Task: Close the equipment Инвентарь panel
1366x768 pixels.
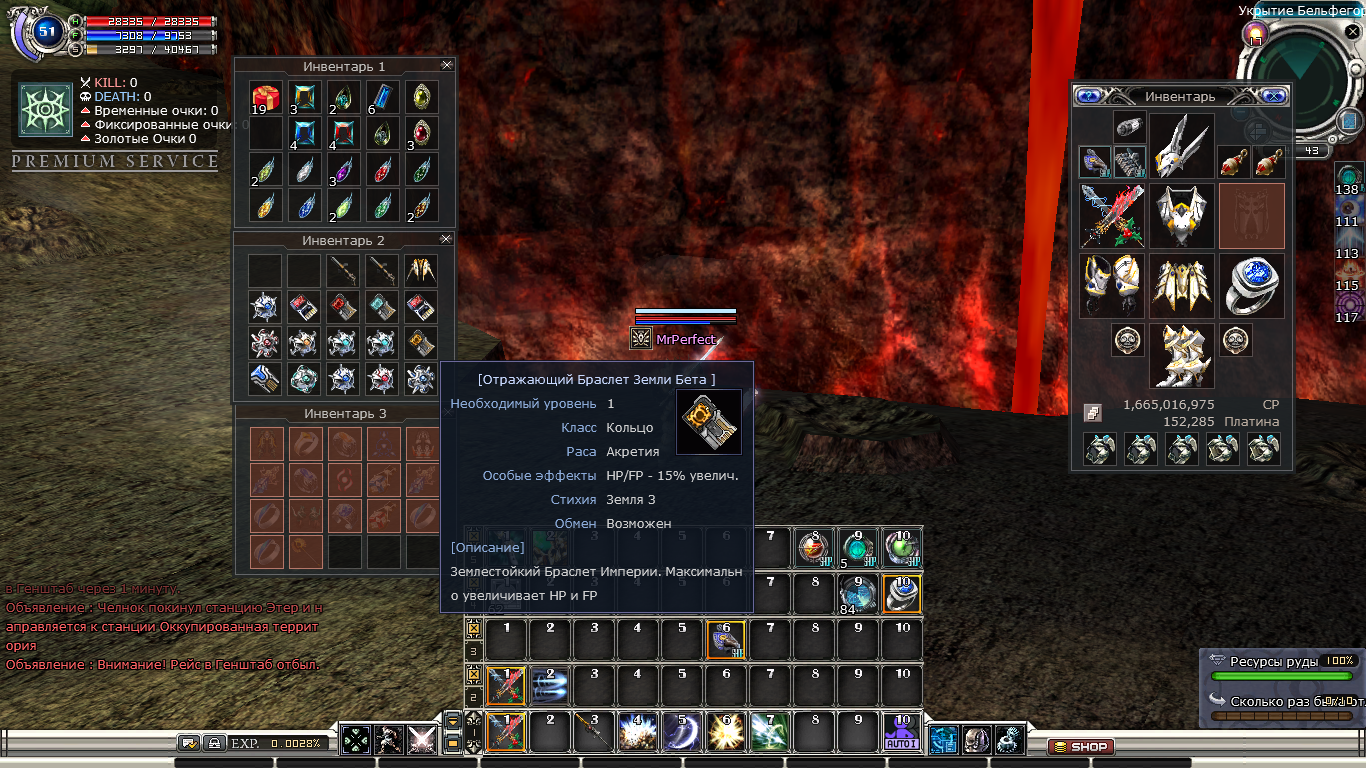Action: [1274, 96]
